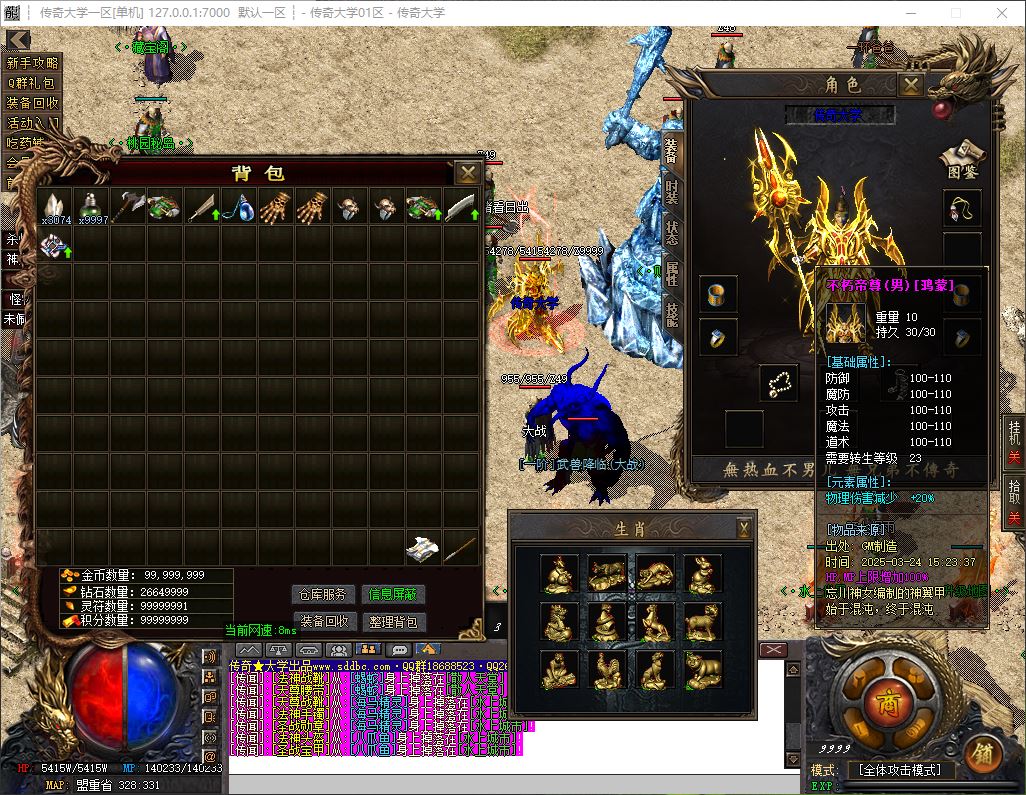Close the 生肖 zodiac window
Viewport: 1026px width, 795px height.
[743, 528]
